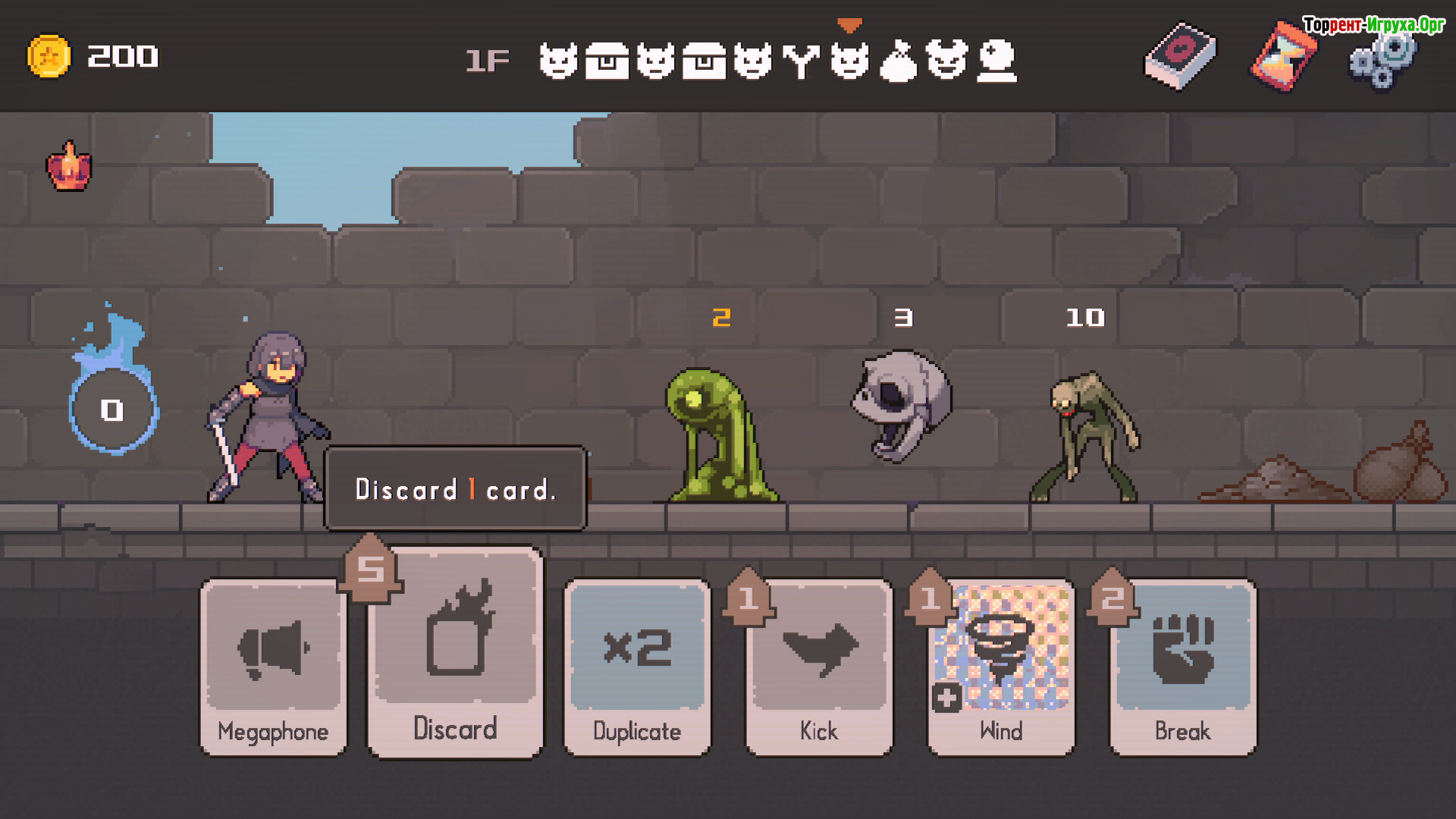Click the red crown relic icon

[x=69, y=166]
